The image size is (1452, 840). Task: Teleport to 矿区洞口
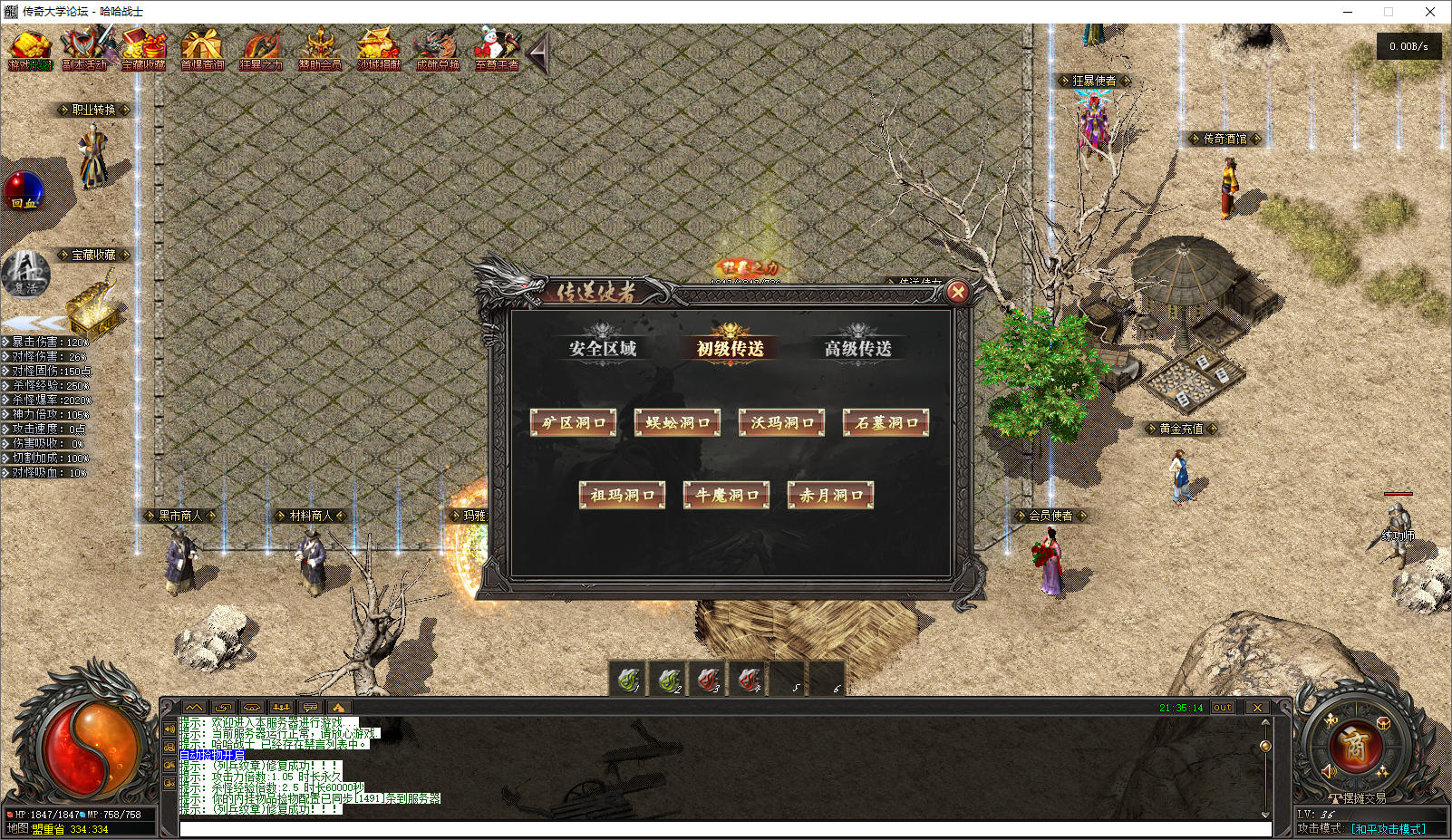click(x=573, y=422)
